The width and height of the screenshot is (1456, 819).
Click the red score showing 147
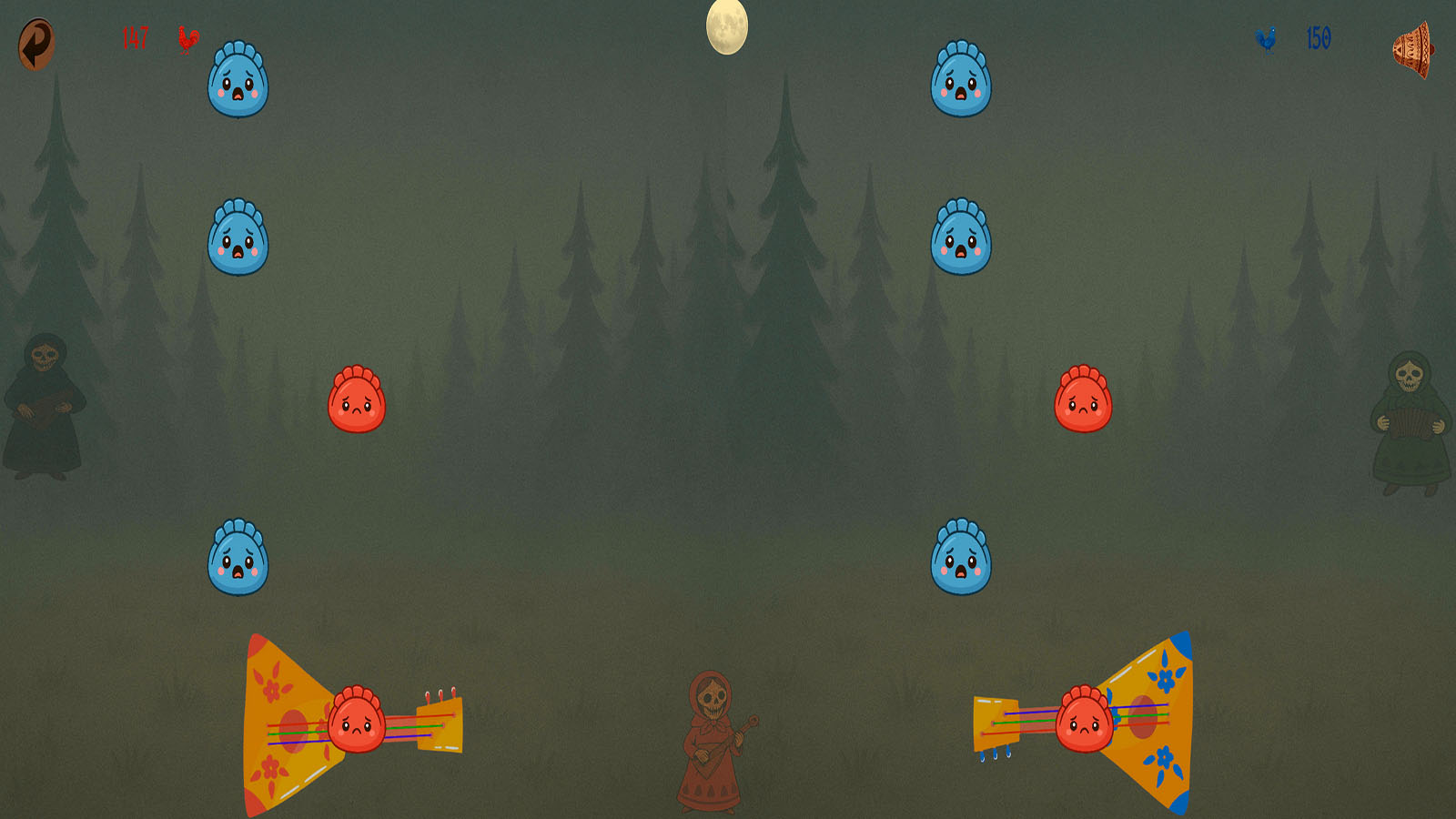tap(133, 39)
